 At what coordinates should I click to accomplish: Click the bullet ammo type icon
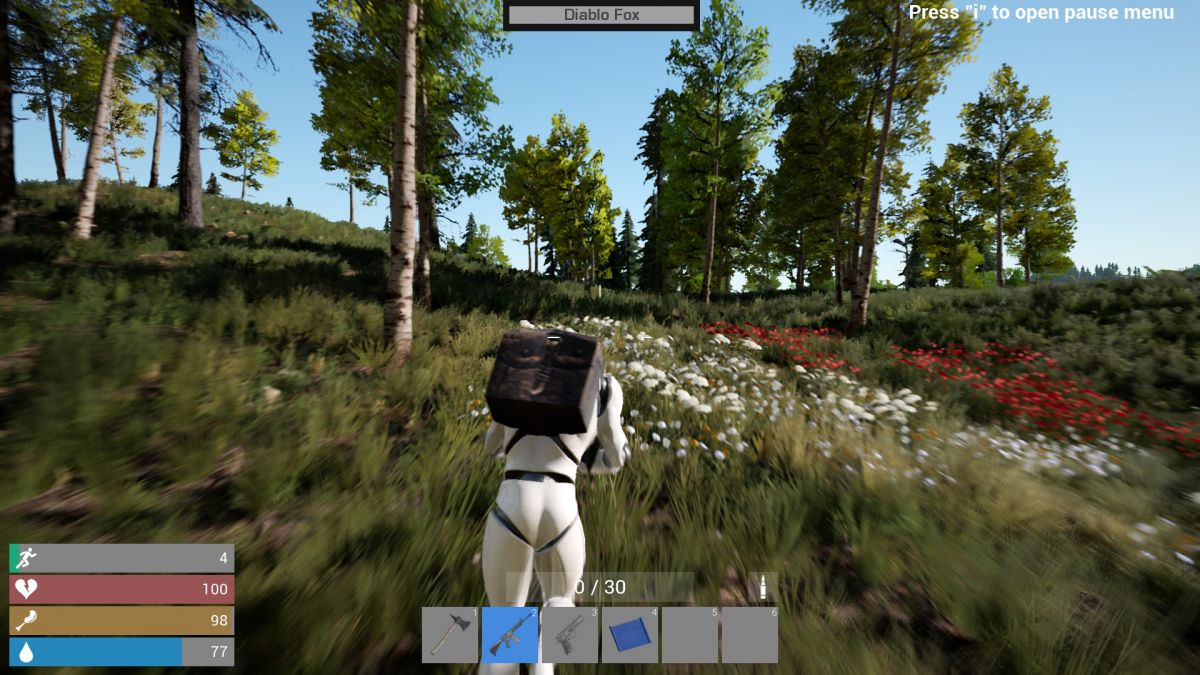762,587
